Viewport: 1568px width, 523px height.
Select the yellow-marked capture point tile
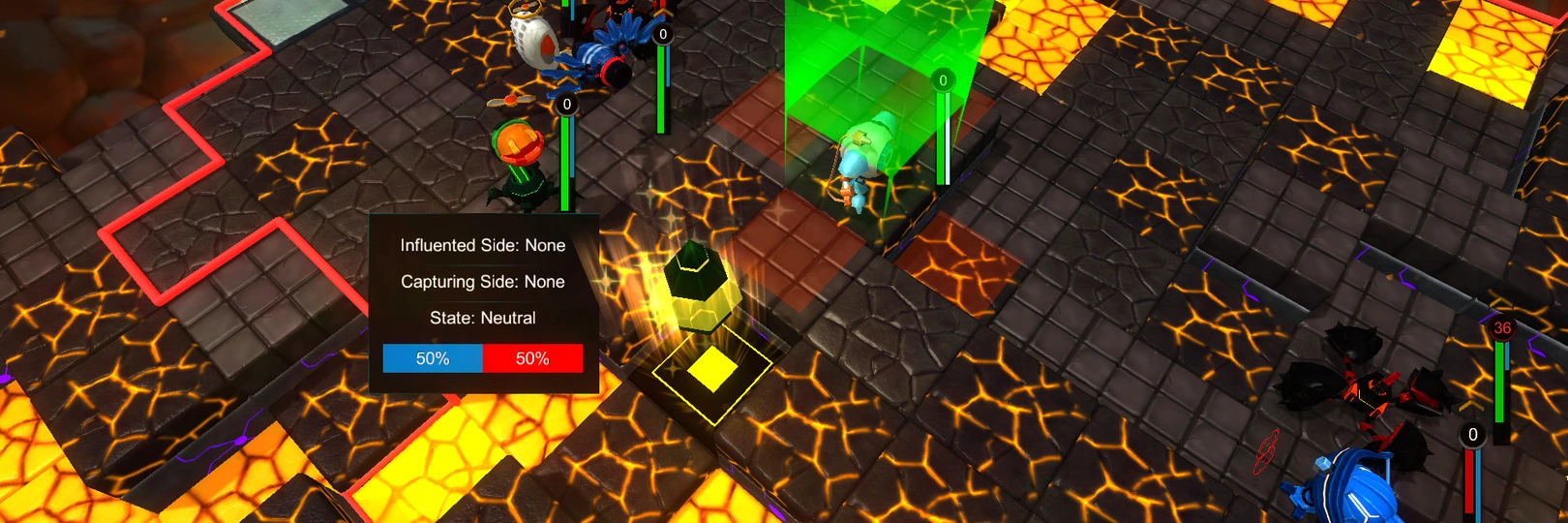(712, 368)
